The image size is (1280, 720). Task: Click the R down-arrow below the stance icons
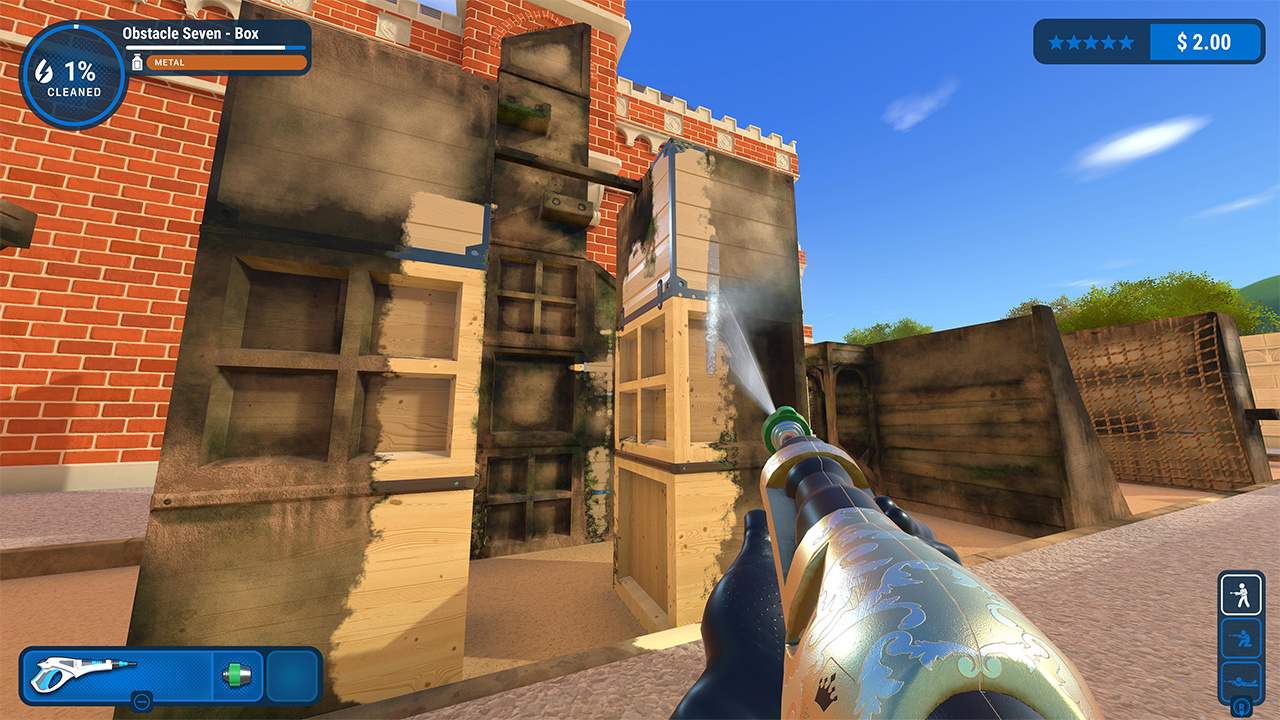coord(1241,707)
